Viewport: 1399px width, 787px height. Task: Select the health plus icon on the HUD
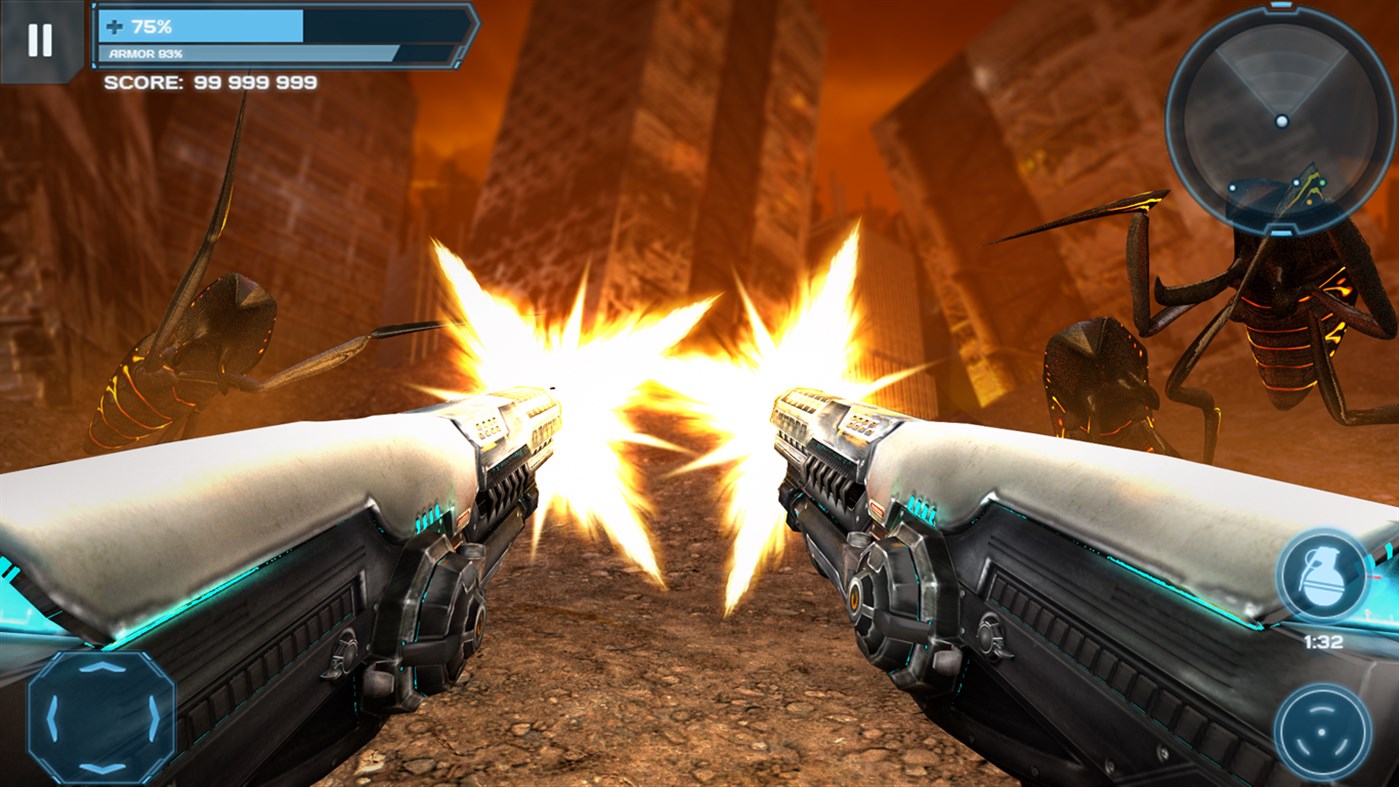(x=113, y=27)
